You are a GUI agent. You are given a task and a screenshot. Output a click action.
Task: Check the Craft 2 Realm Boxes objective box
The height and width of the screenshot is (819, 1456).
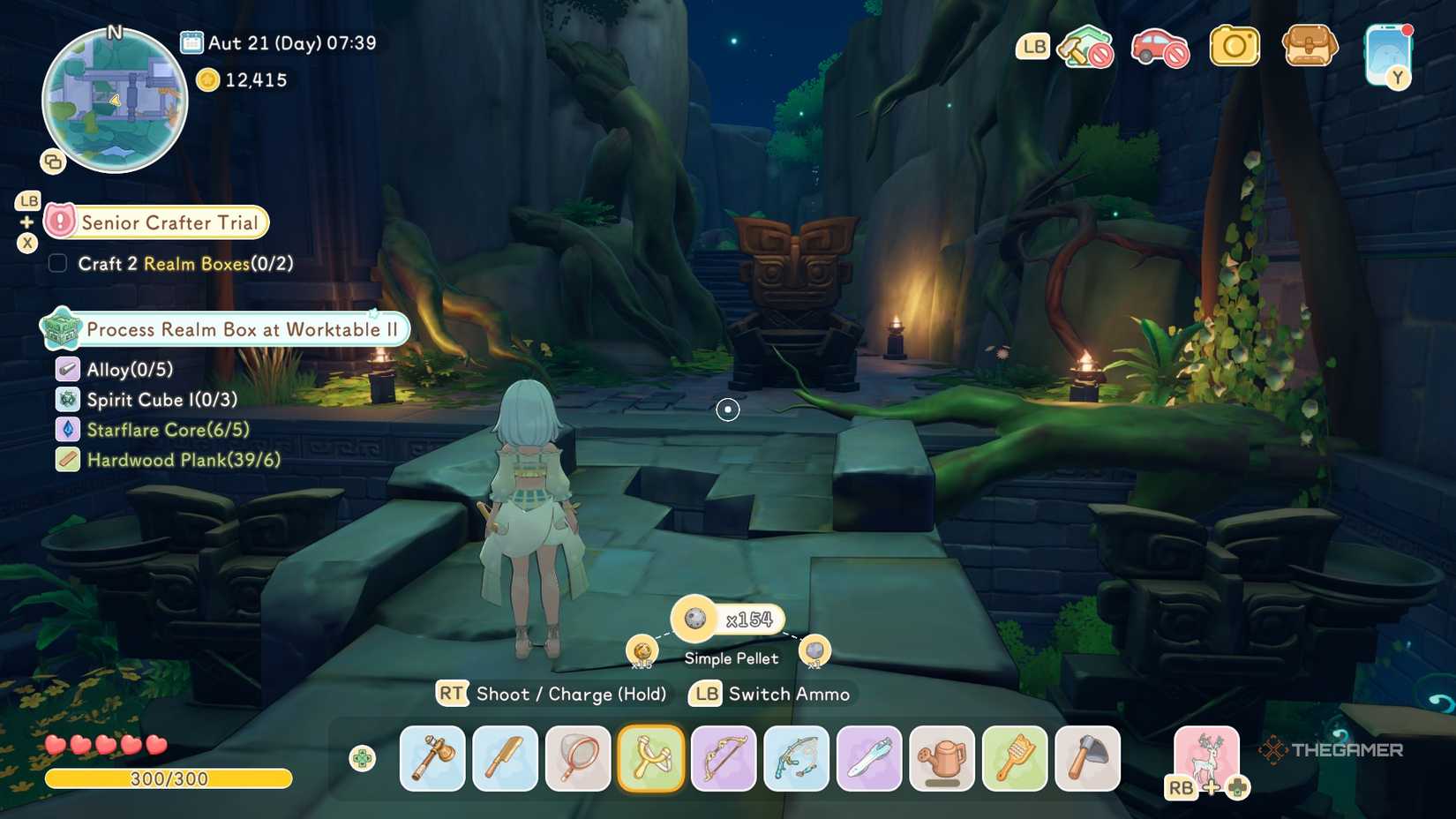pyautogui.click(x=56, y=262)
